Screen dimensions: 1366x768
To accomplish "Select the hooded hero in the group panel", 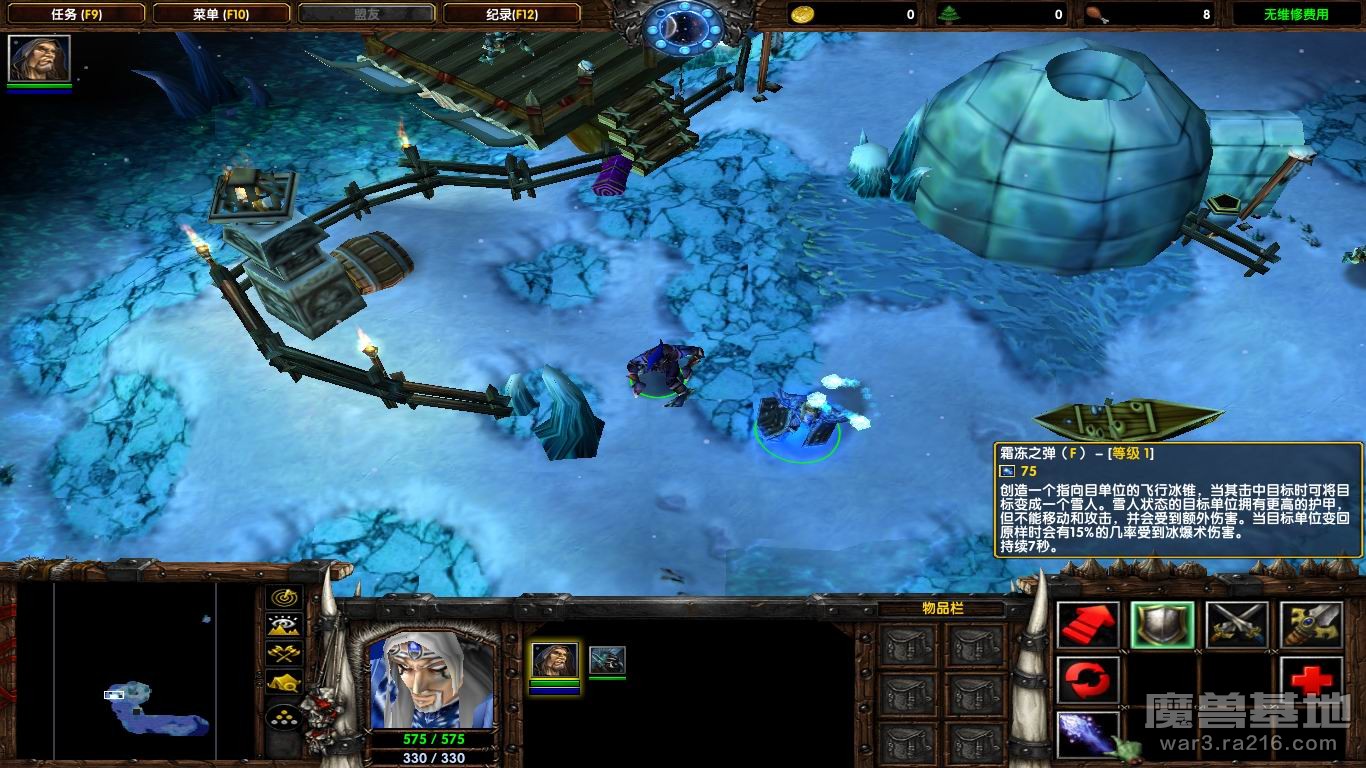I will point(553,660).
